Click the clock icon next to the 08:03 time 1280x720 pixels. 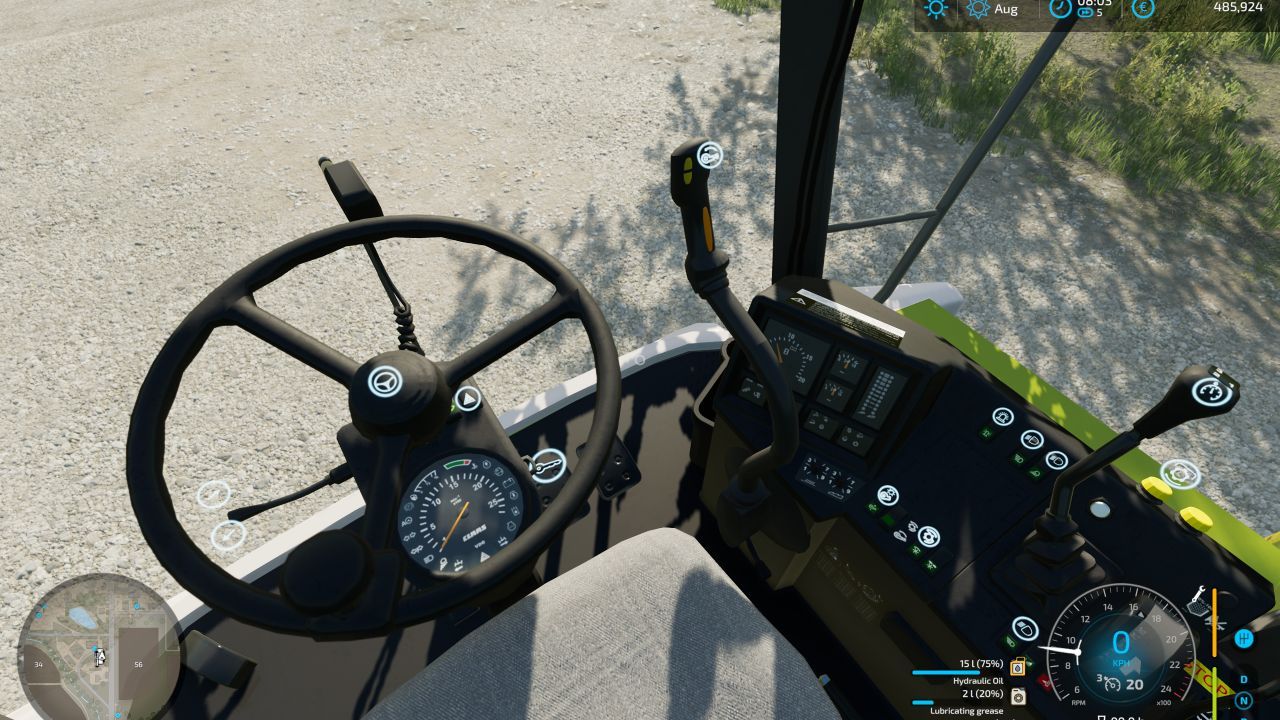tap(1060, 8)
